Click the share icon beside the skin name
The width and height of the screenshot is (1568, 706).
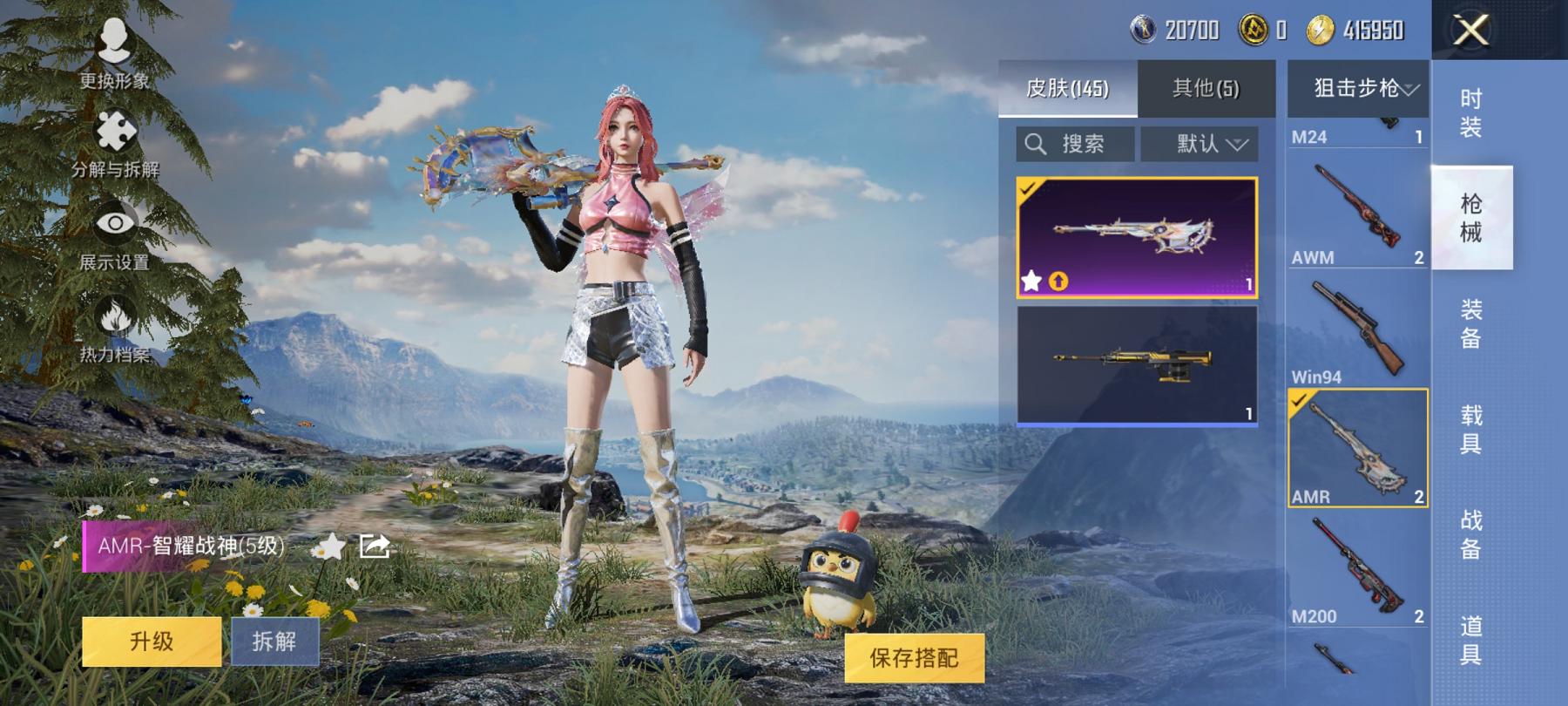point(375,546)
